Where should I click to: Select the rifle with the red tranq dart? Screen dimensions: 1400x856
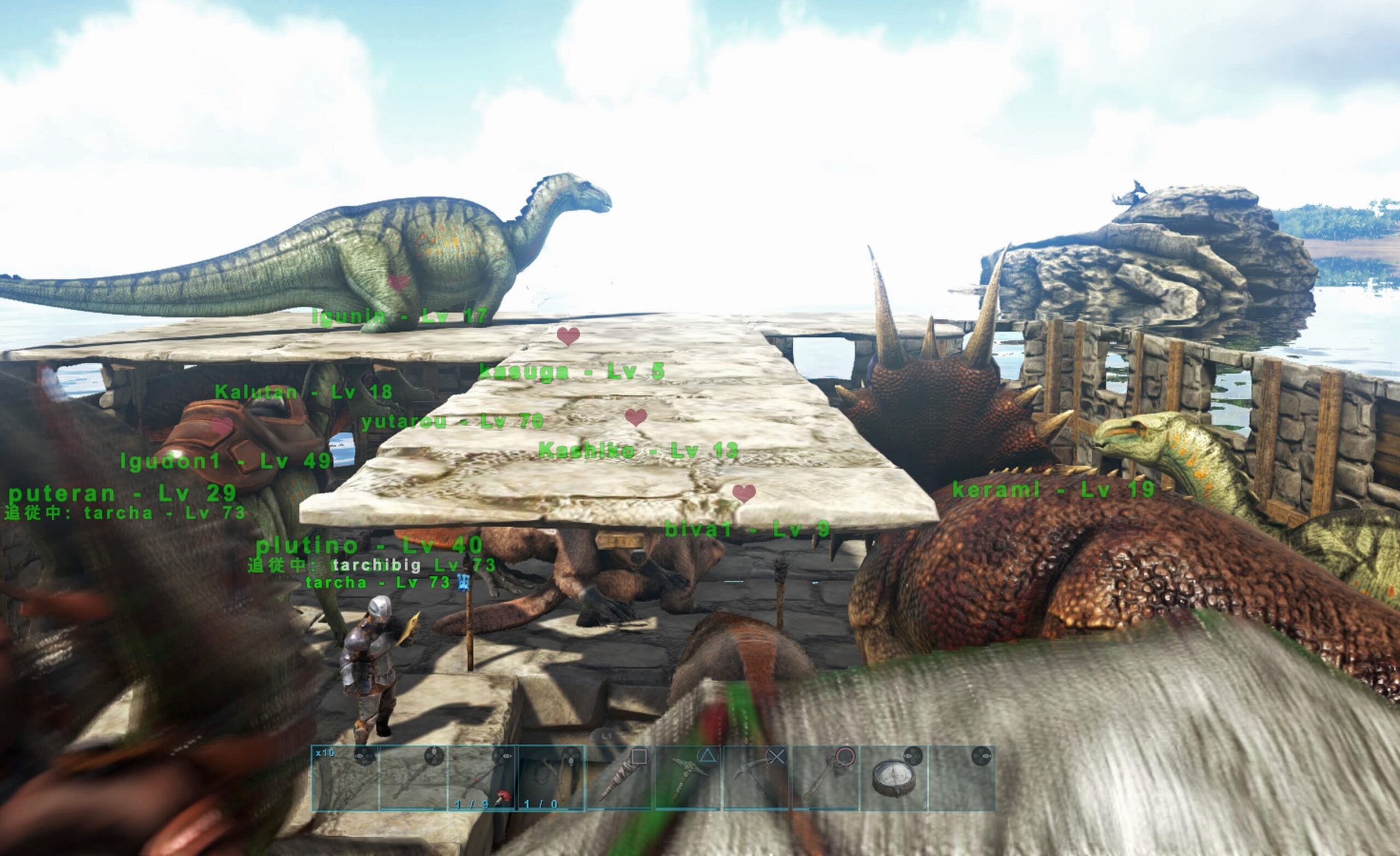(x=482, y=777)
